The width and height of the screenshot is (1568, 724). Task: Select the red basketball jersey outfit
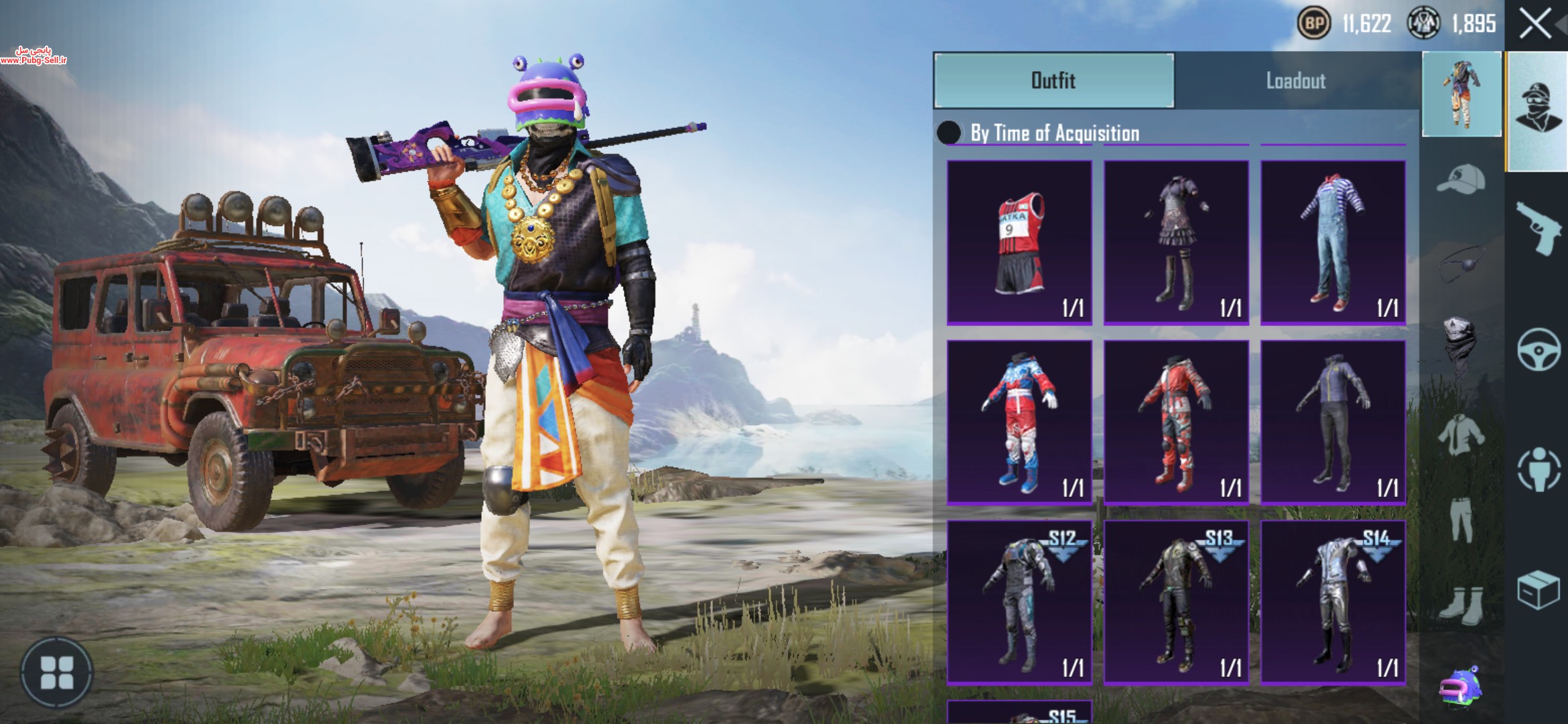click(1019, 243)
